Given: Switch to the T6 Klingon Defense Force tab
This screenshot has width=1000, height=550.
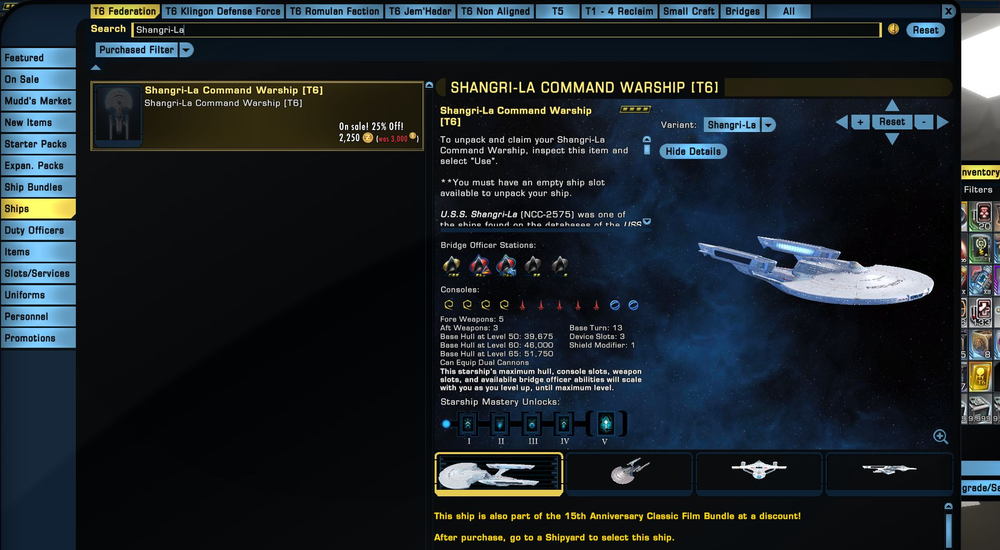Looking at the screenshot, I should 223,11.
